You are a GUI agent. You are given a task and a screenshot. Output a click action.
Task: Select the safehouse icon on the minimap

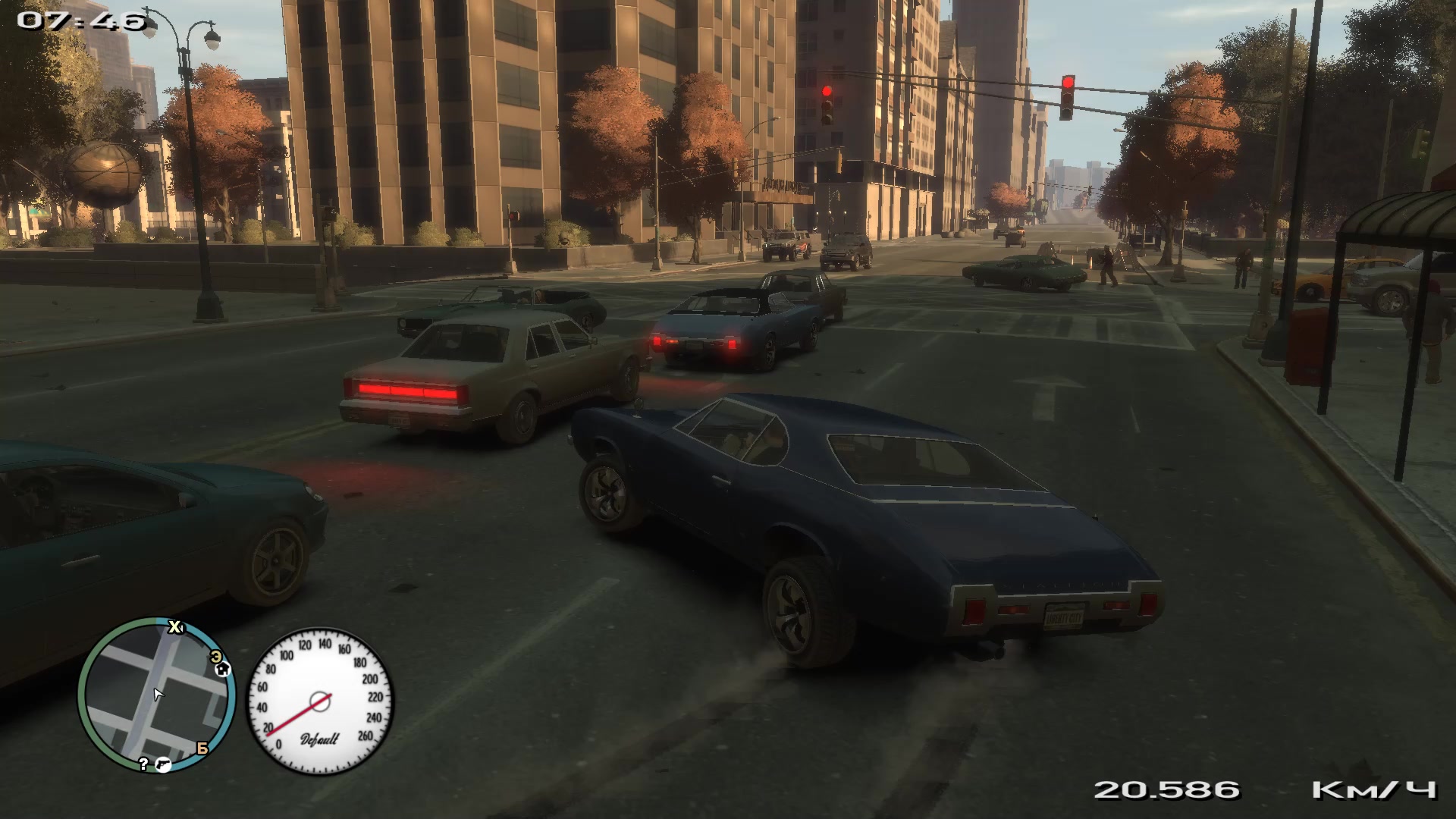(x=223, y=670)
